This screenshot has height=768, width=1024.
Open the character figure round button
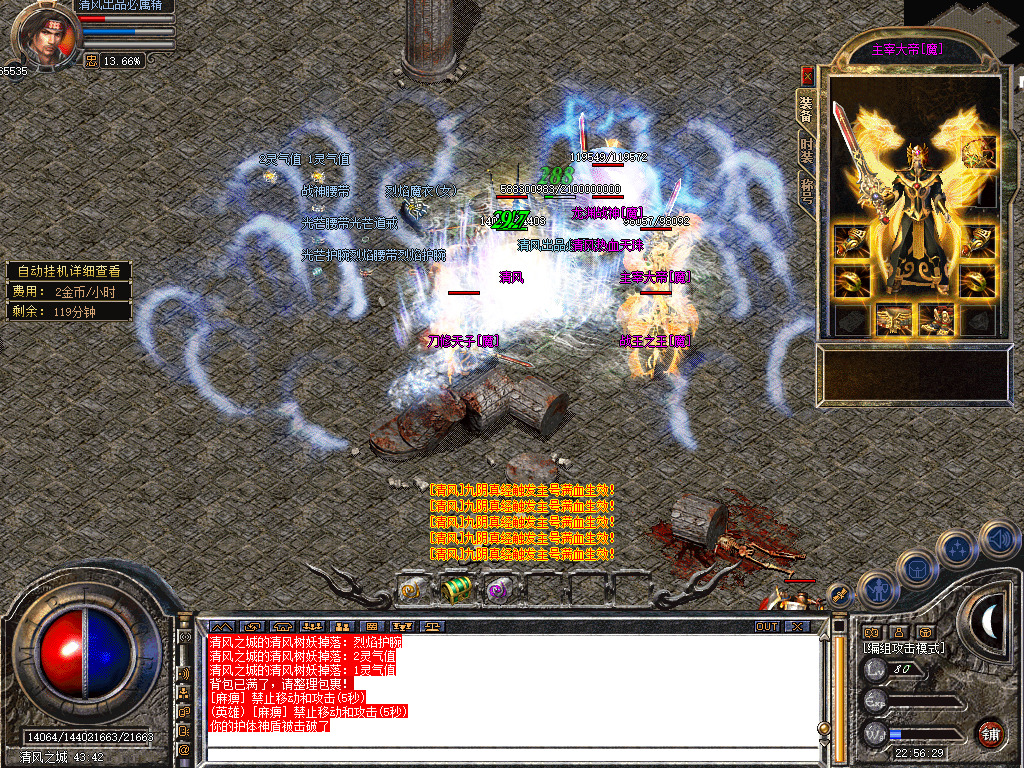tap(877, 588)
